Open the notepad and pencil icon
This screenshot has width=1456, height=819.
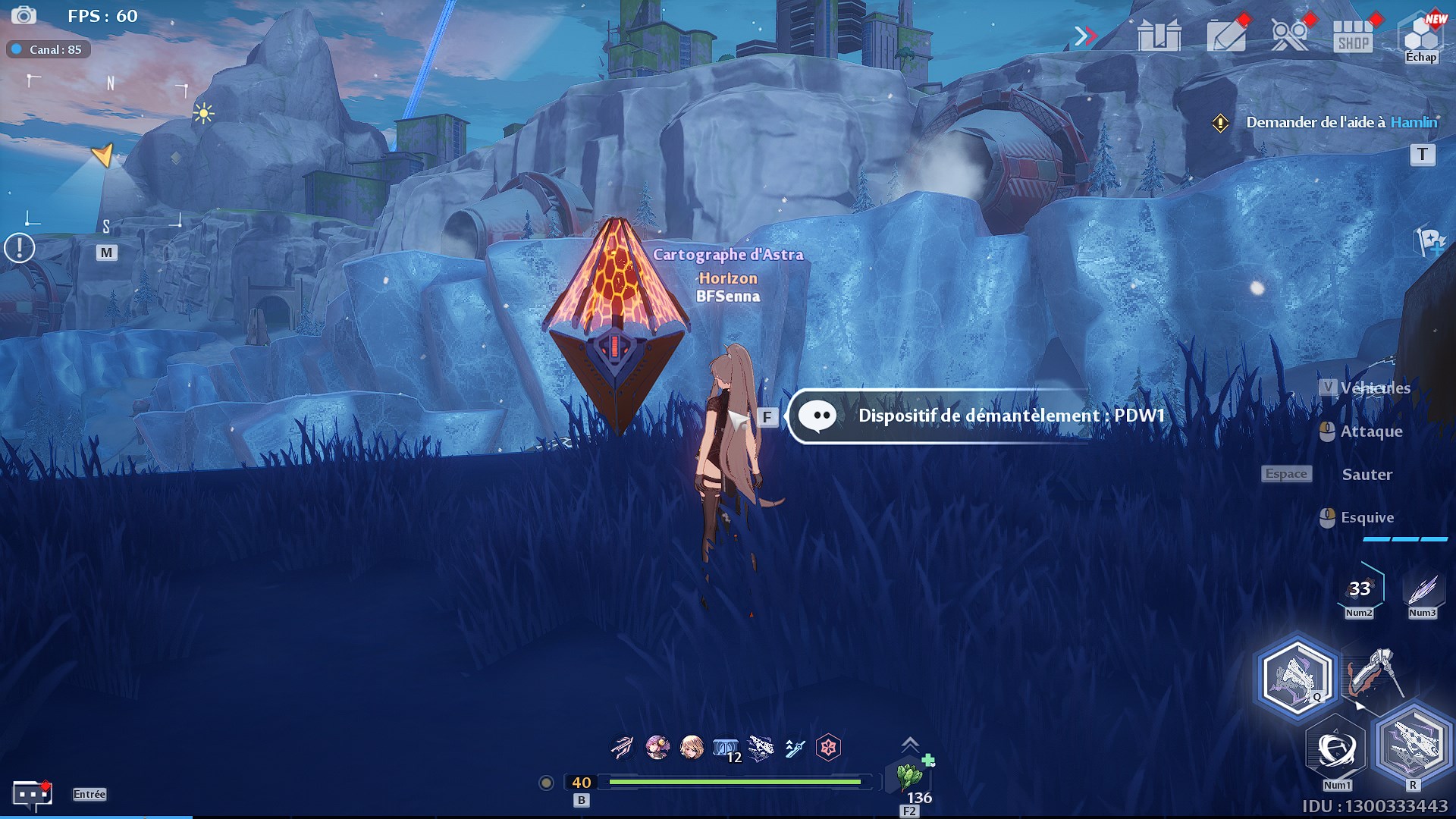tap(1225, 36)
